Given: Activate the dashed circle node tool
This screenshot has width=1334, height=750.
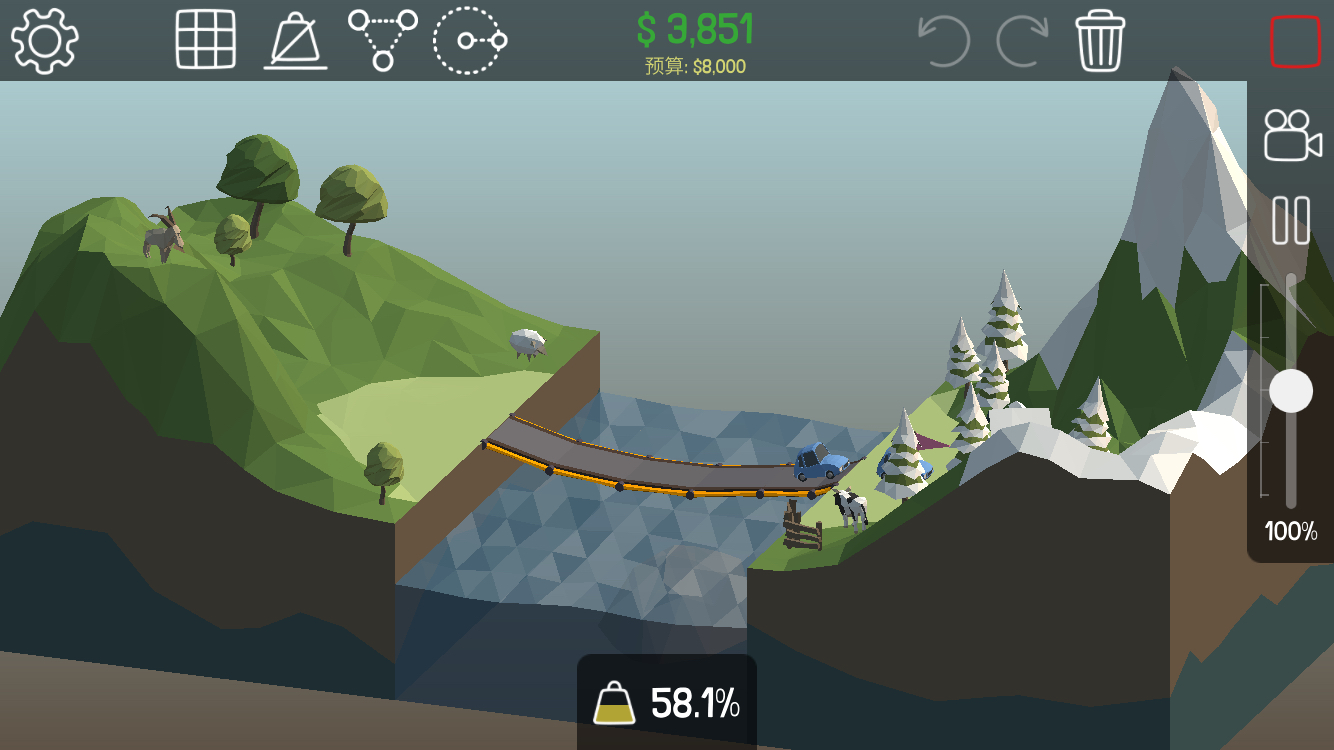Looking at the screenshot, I should click(x=469, y=40).
